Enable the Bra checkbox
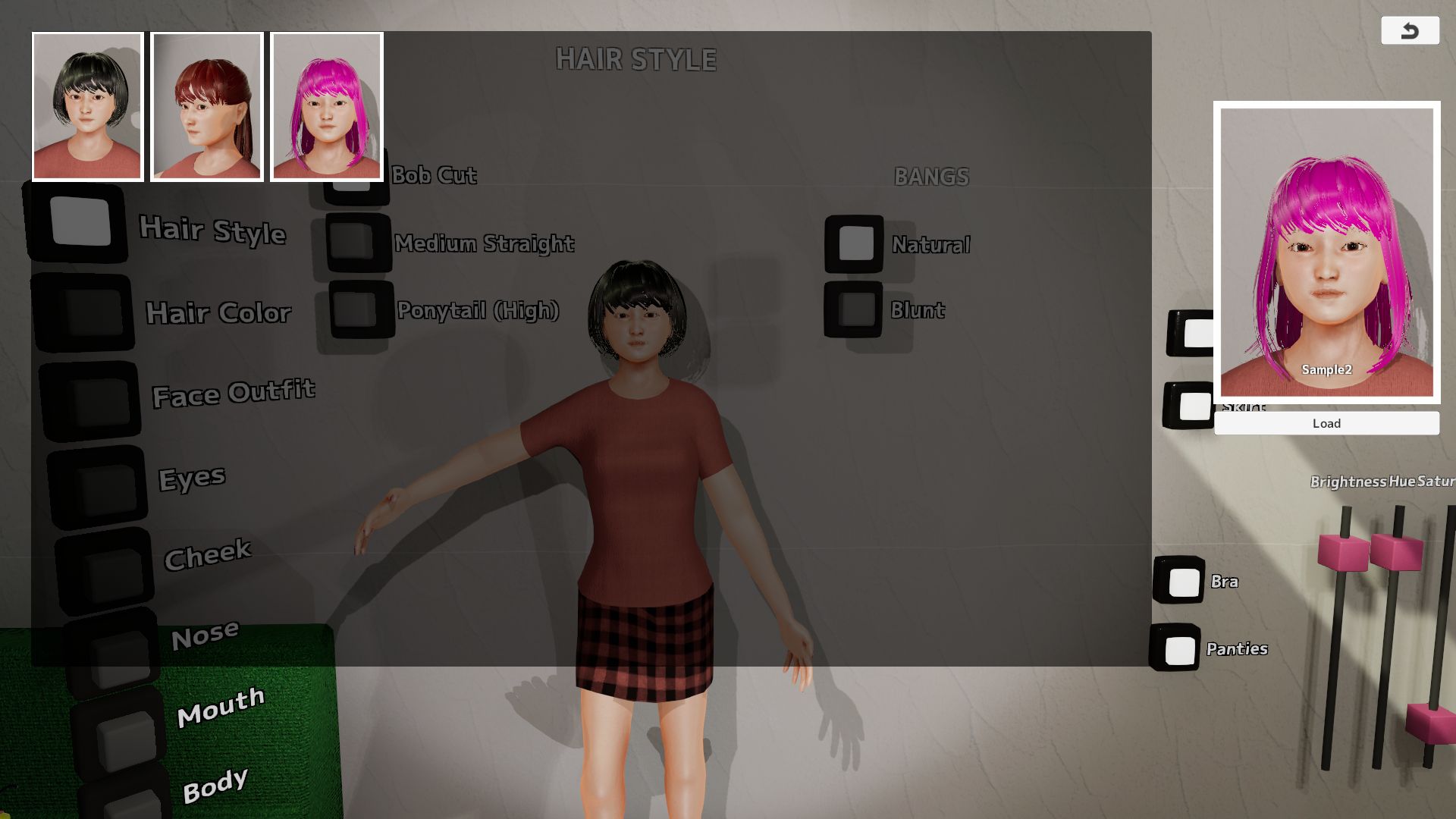The height and width of the screenshot is (819, 1456). [x=1180, y=582]
